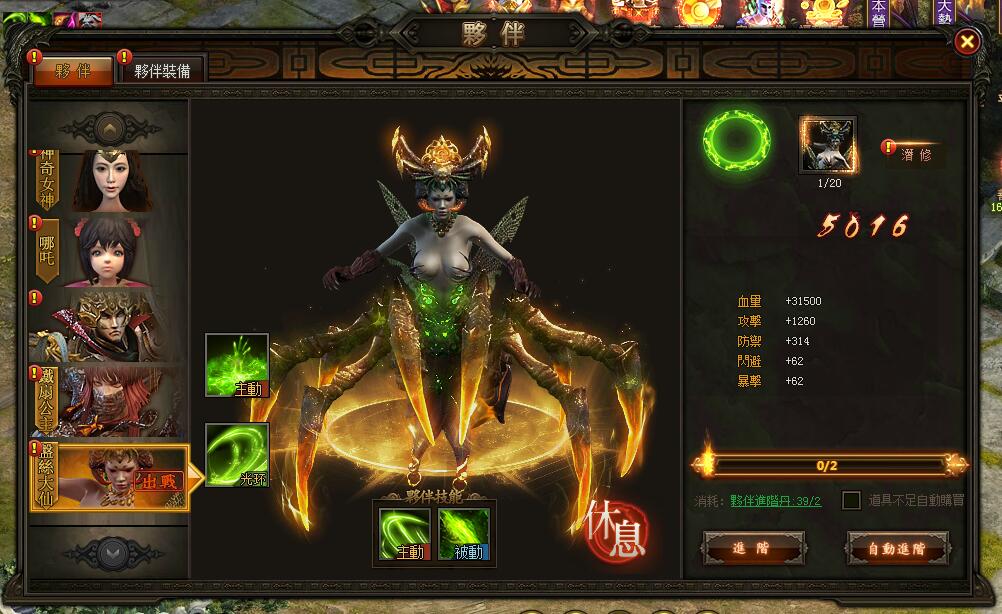This screenshot has width=1002, height=614.
Task: Start 自動進階 auto advancement
Action: pyautogui.click(x=897, y=549)
